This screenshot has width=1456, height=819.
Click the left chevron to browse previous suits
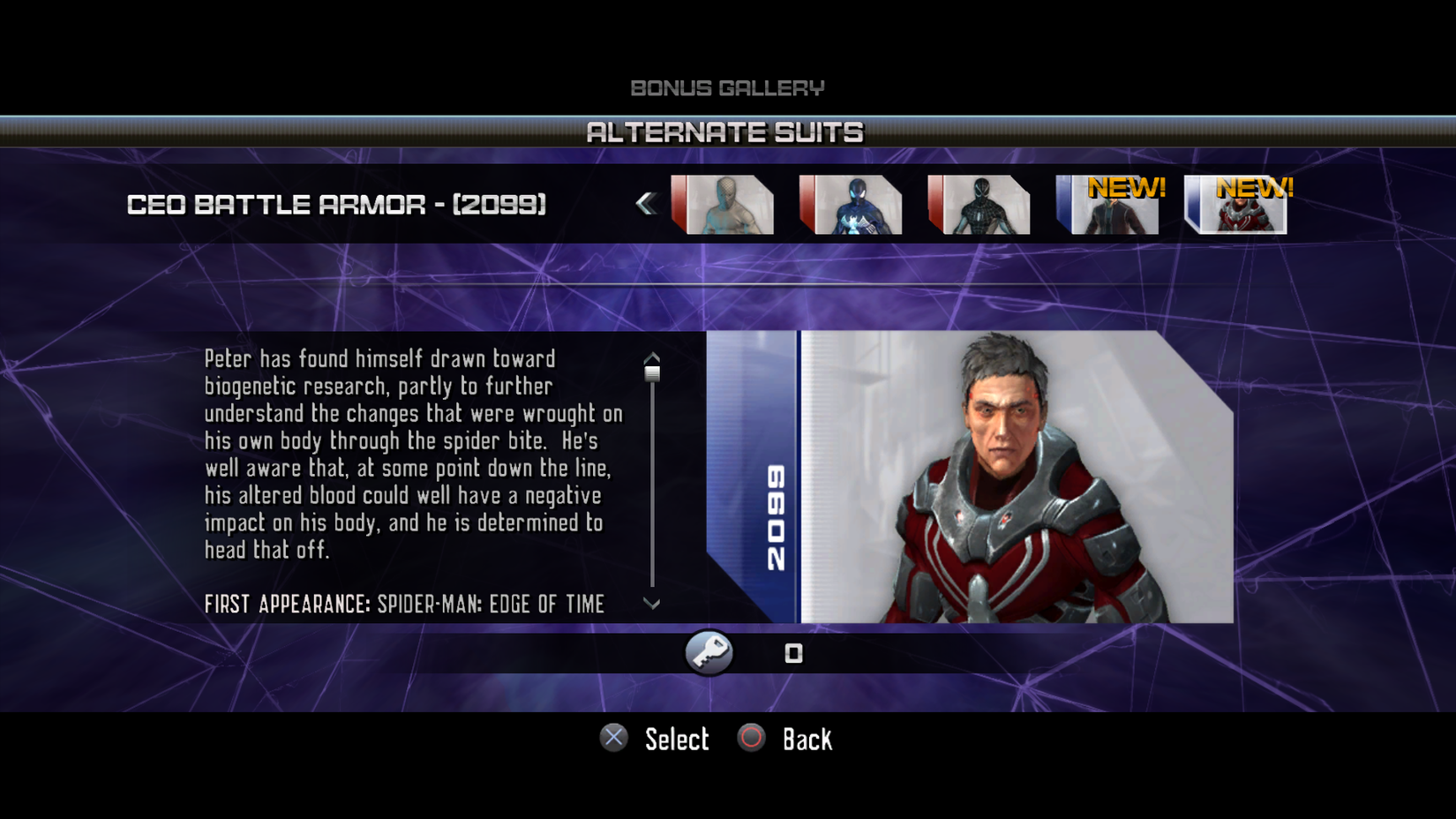click(649, 203)
